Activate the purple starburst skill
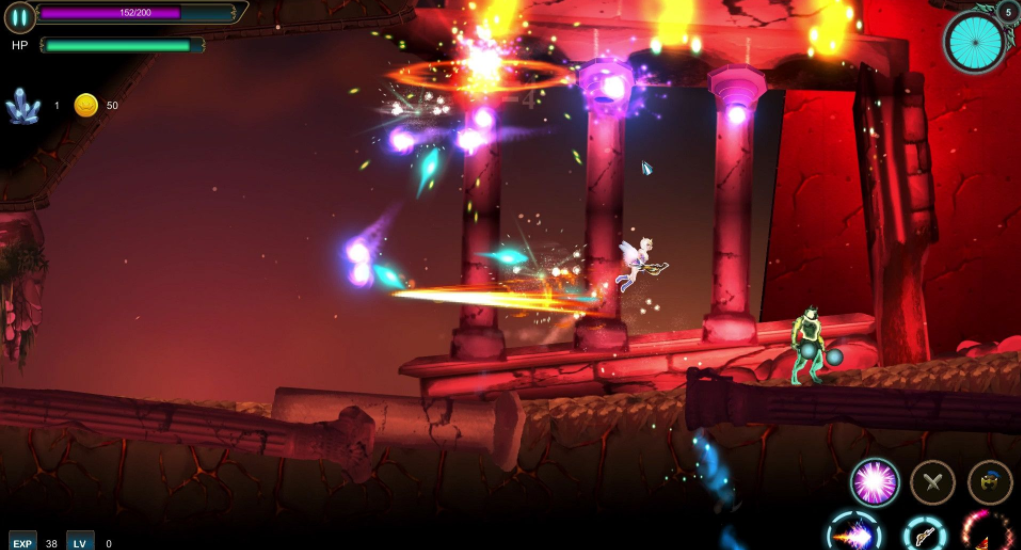The width and height of the screenshot is (1021, 550). pyautogui.click(x=874, y=482)
